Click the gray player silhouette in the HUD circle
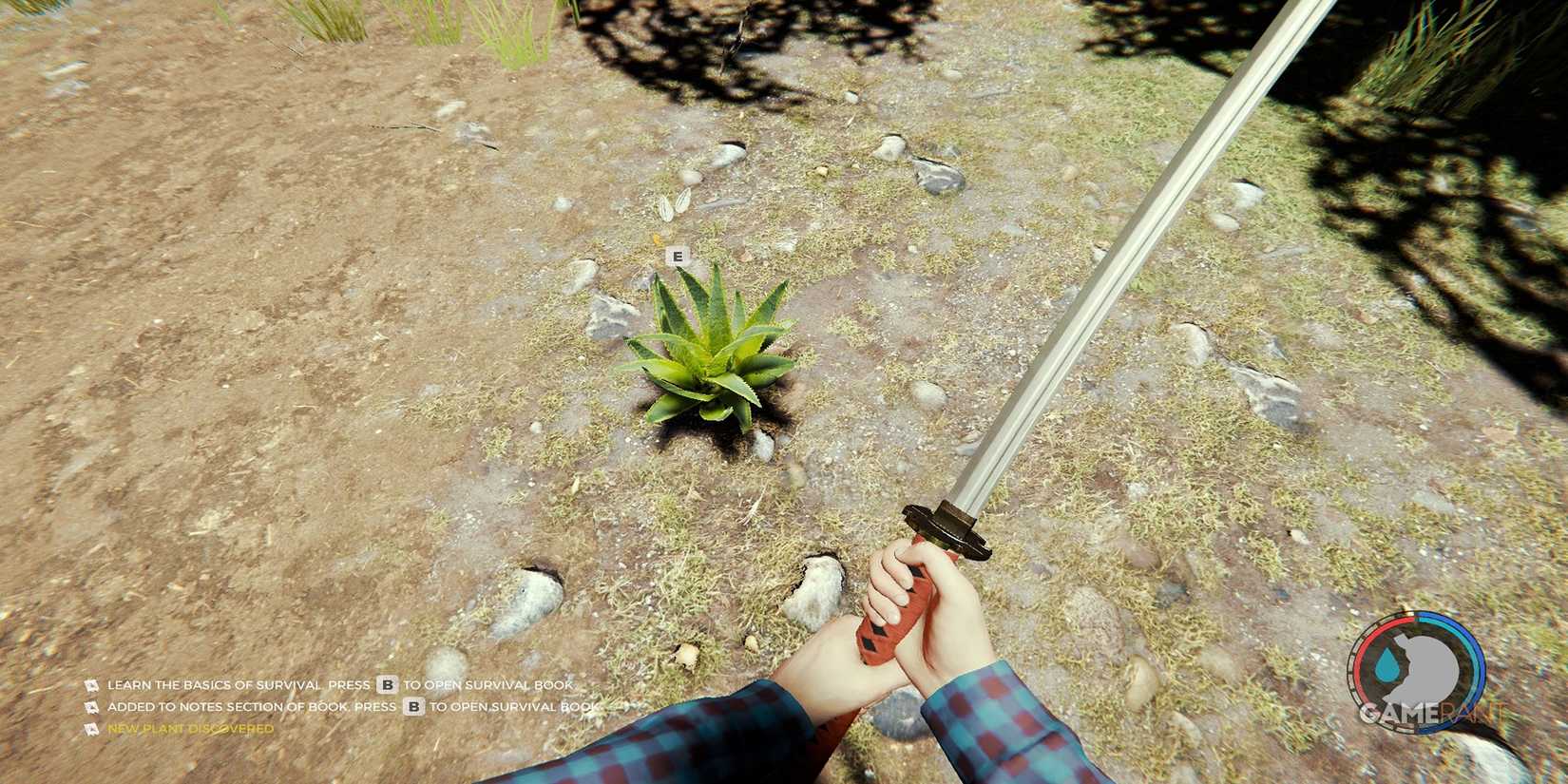The height and width of the screenshot is (784, 1568). coord(1426,668)
